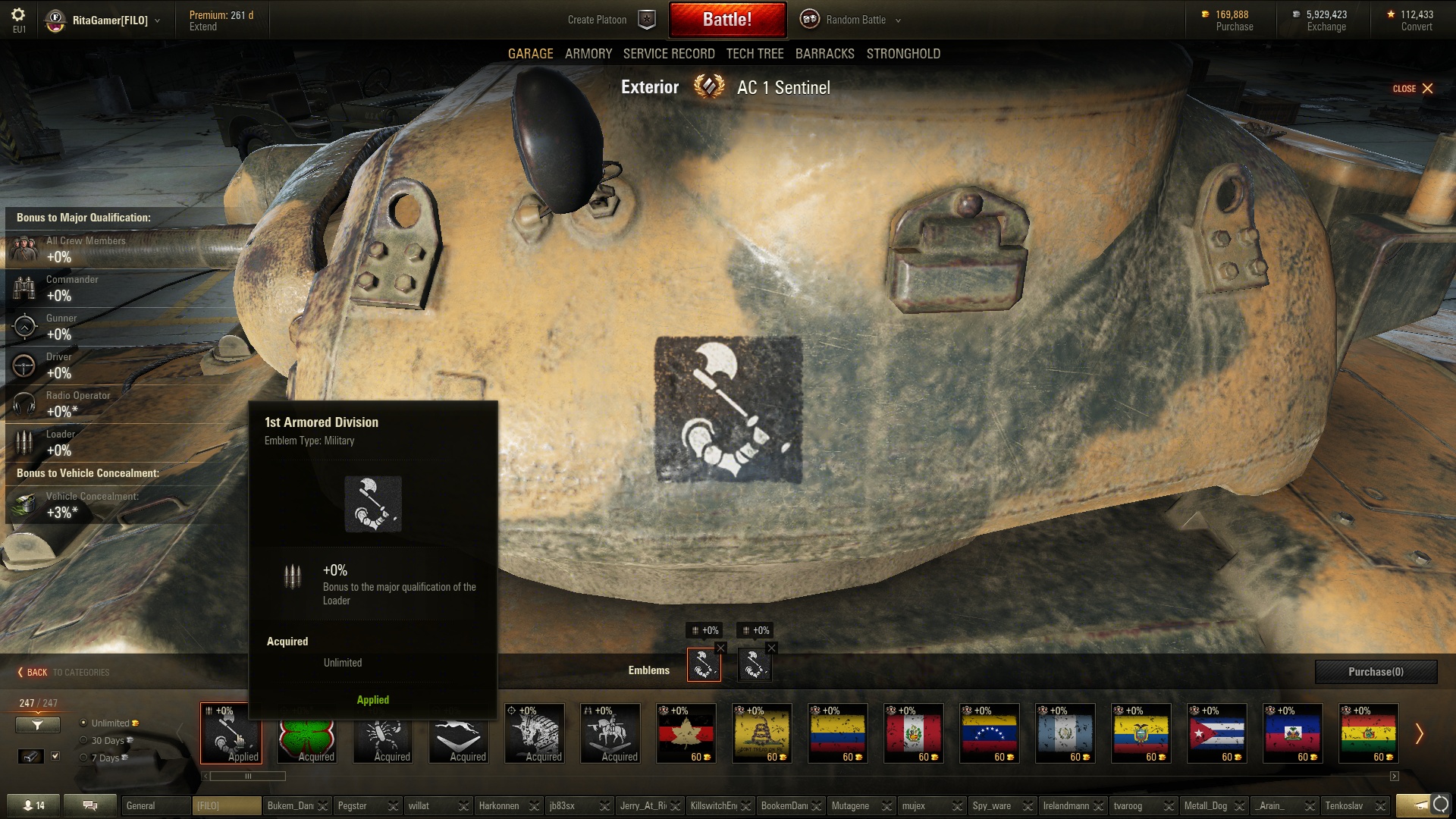This screenshot has width=1456, height=819.
Task: Switch to the Tech Tree tab
Action: click(x=755, y=54)
